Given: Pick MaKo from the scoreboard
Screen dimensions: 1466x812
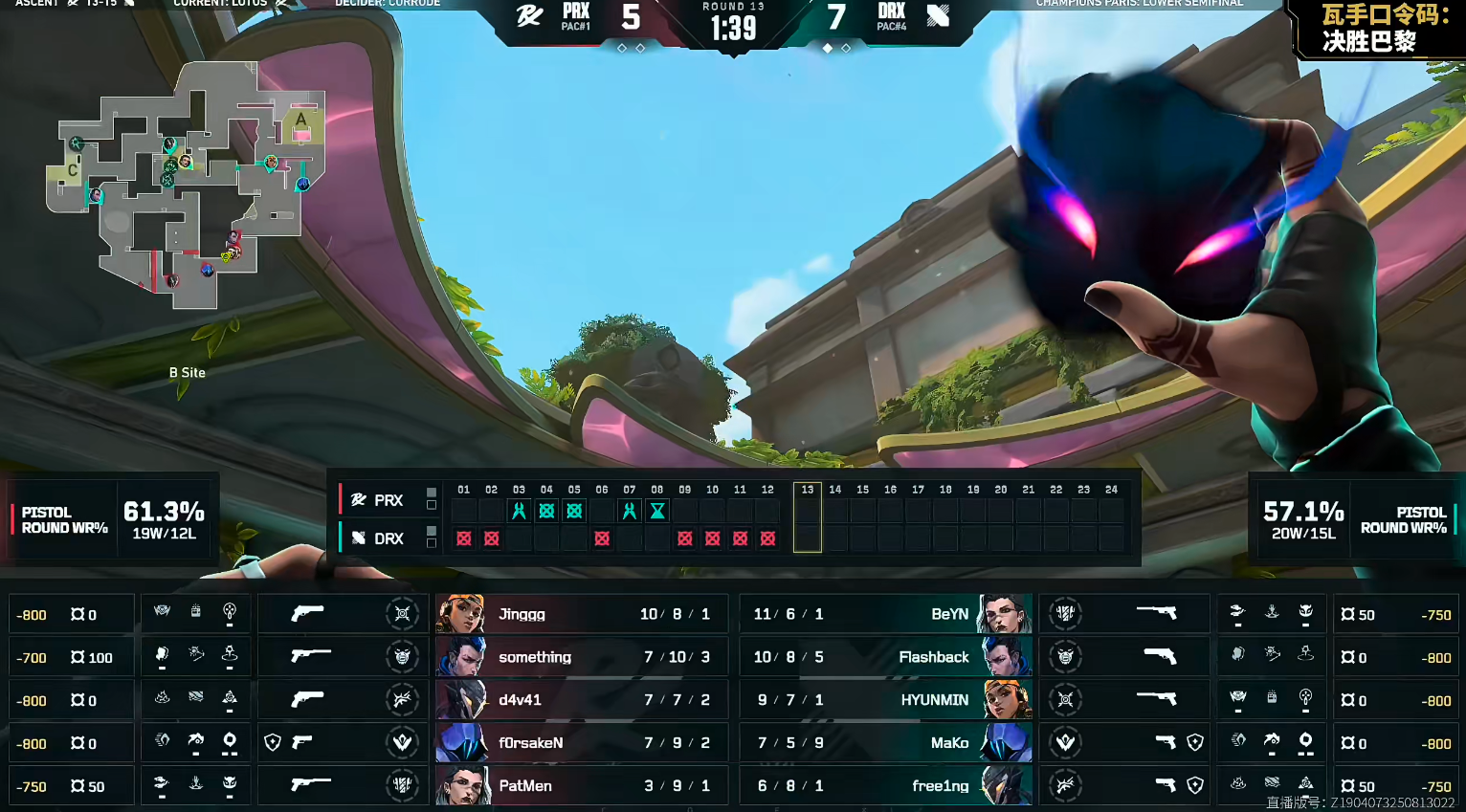Looking at the screenshot, I should coord(885,743).
